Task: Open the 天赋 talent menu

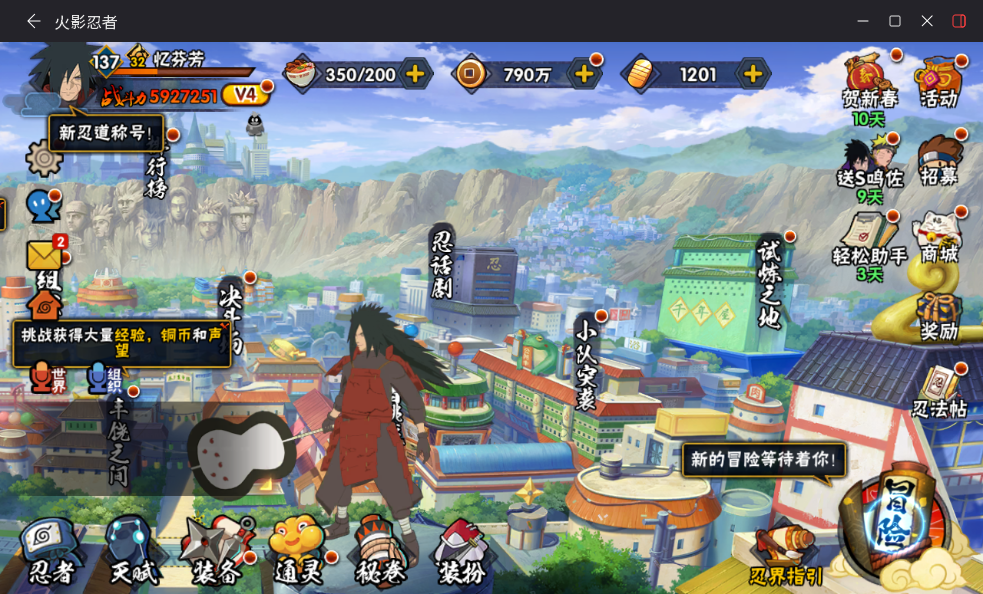Action: 133,551
